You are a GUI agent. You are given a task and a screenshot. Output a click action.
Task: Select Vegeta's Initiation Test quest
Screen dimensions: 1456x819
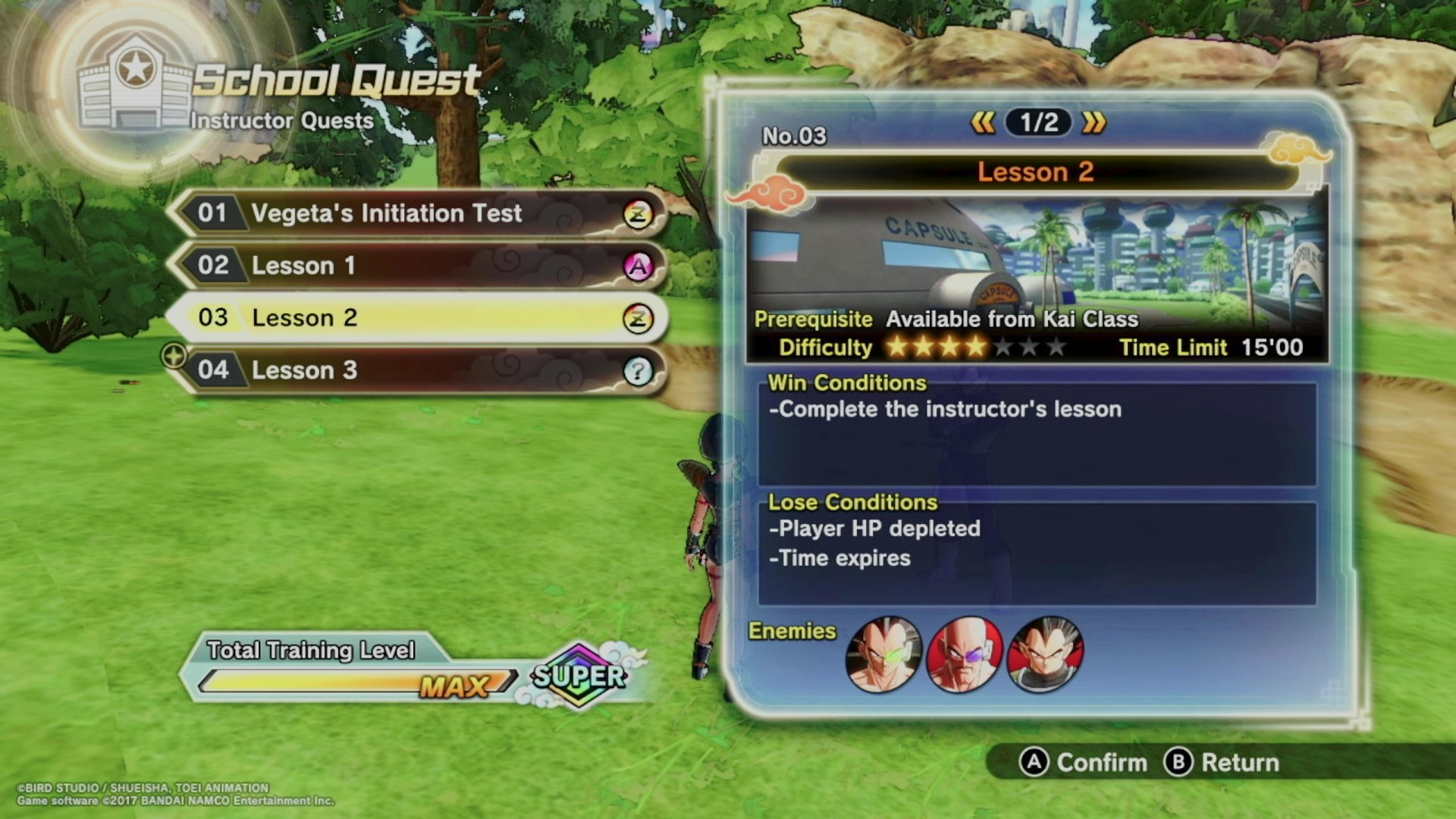[417, 214]
